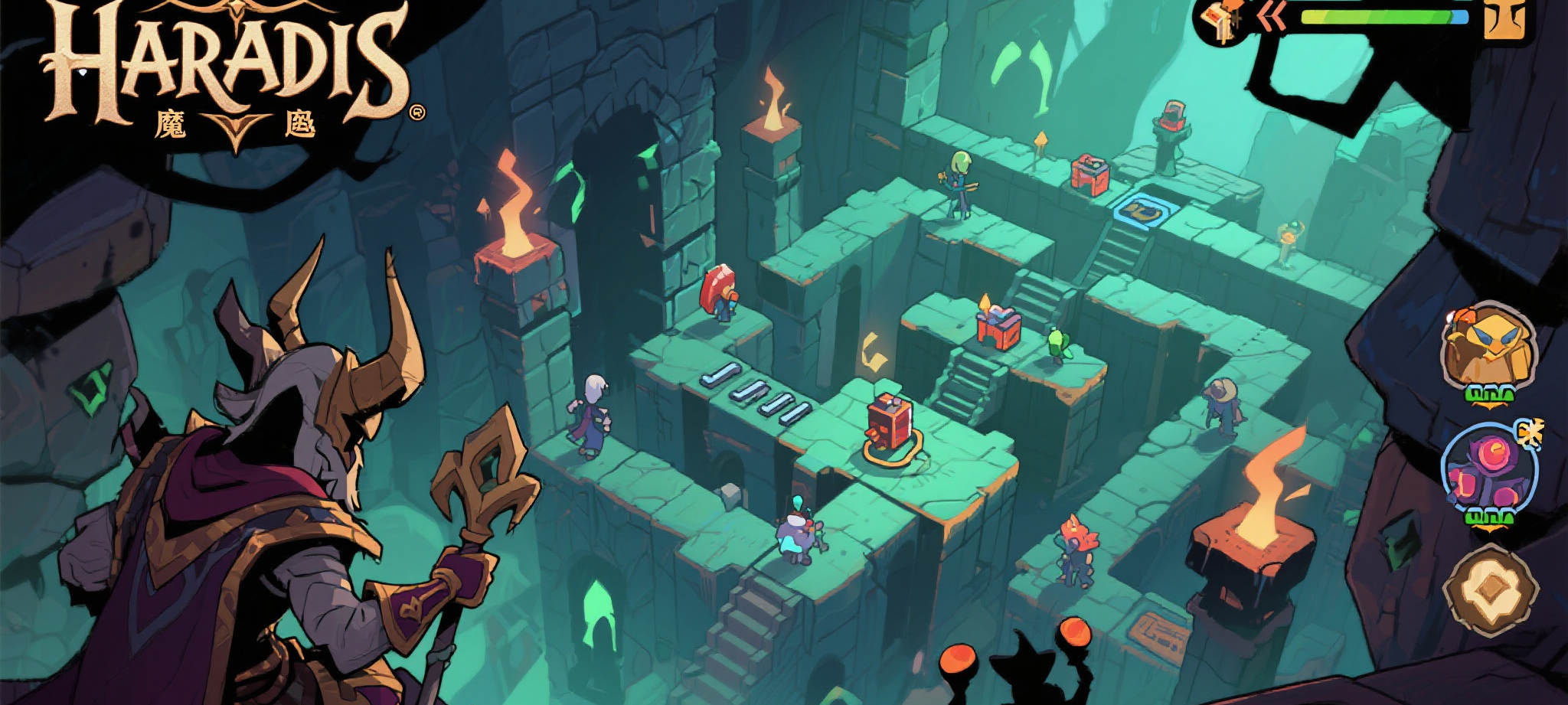This screenshot has width=1568, height=705.
Task: Activate the tan diamond emblem button
Action: 1490,590
